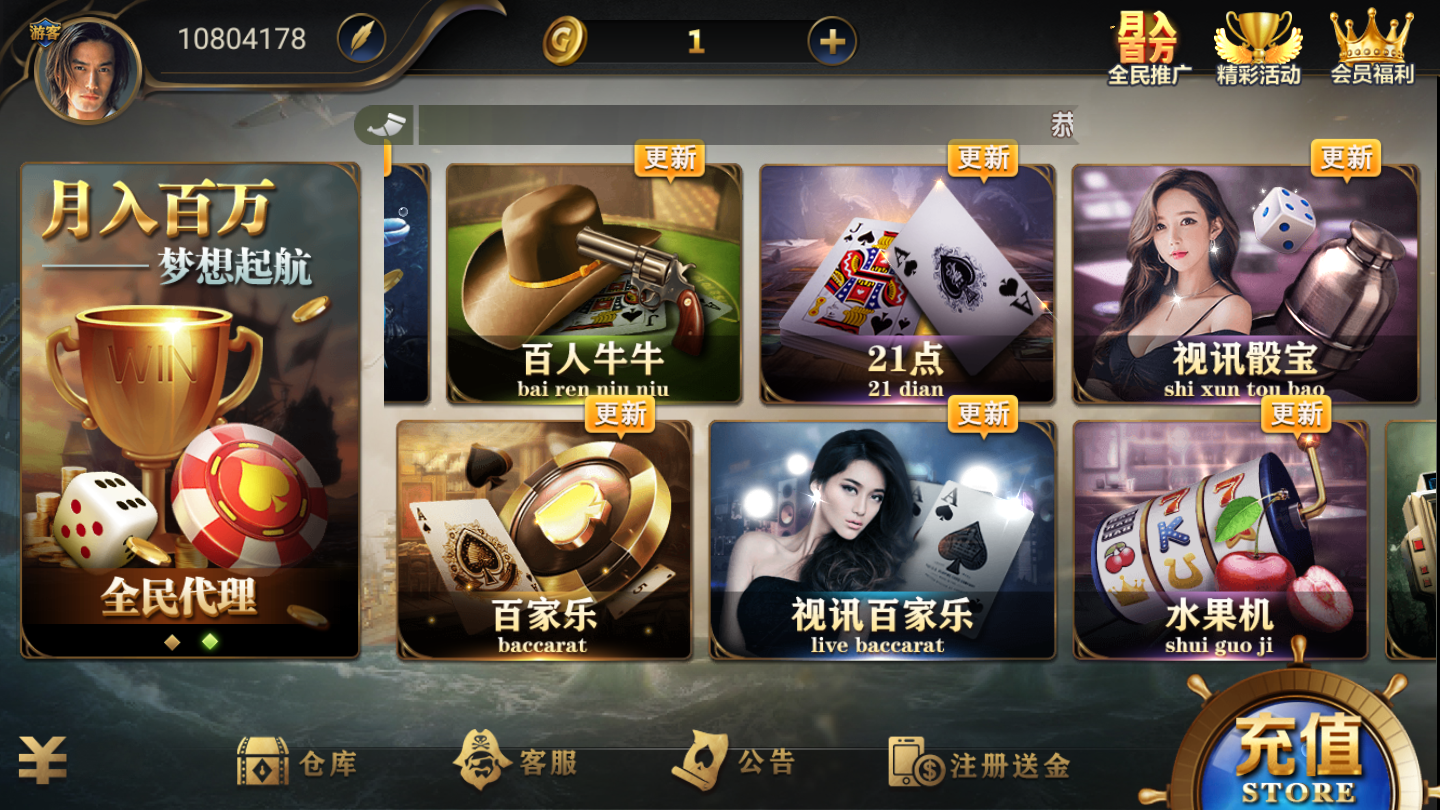
Task: Open the player avatar profile
Action: (x=87, y=70)
